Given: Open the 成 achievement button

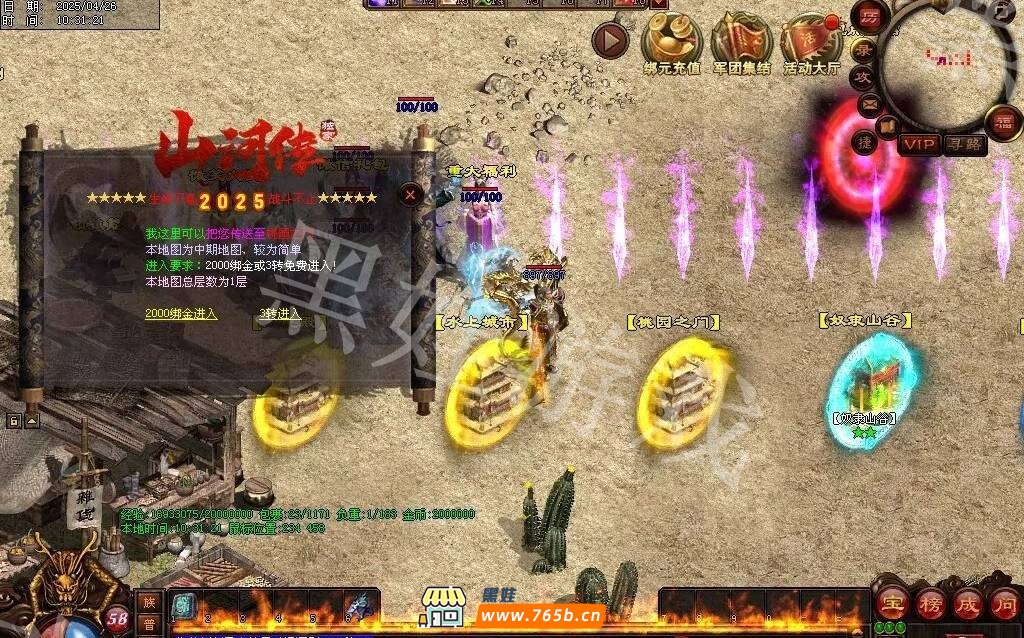Looking at the screenshot, I should 967,603.
